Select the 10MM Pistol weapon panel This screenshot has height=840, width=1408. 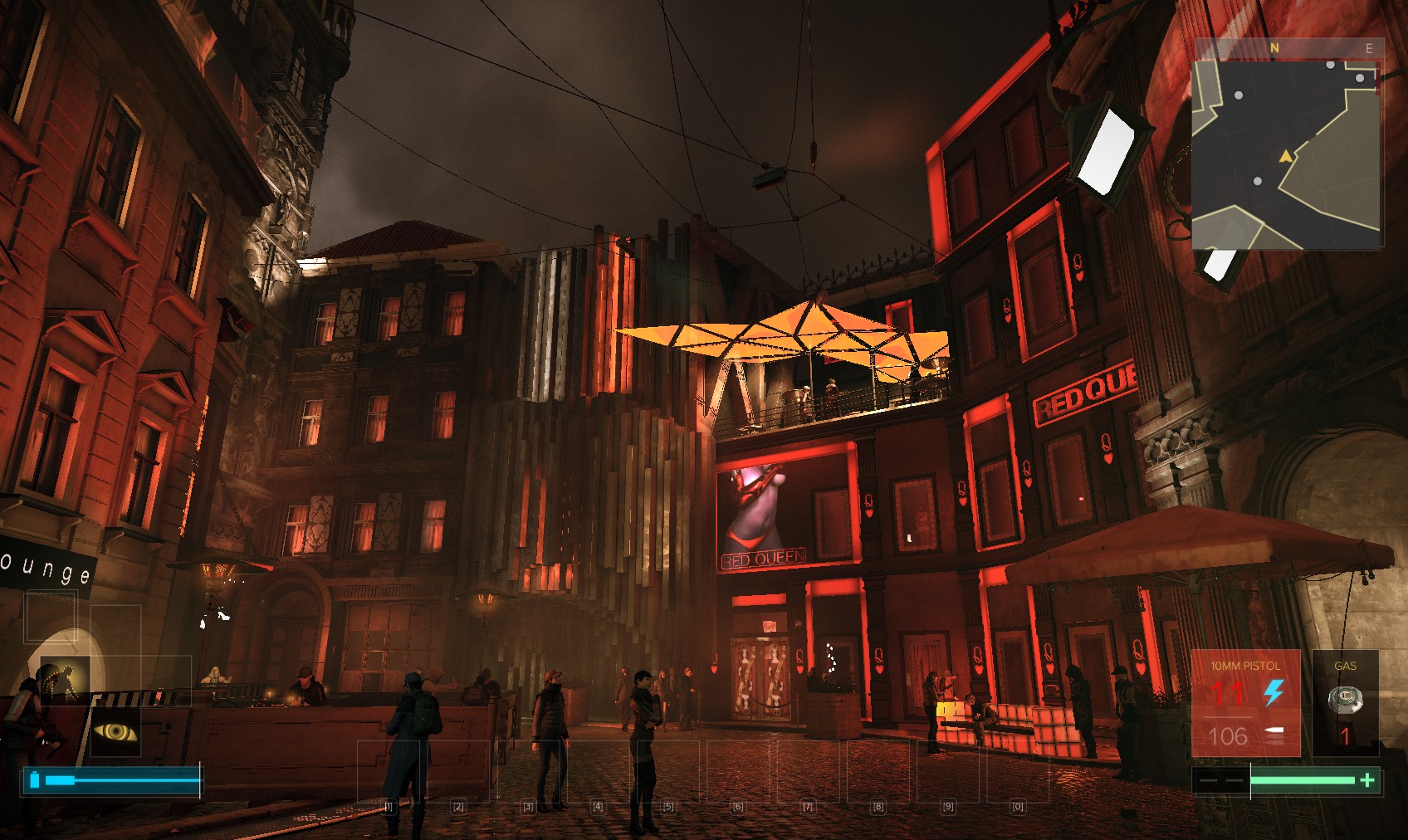1244,703
